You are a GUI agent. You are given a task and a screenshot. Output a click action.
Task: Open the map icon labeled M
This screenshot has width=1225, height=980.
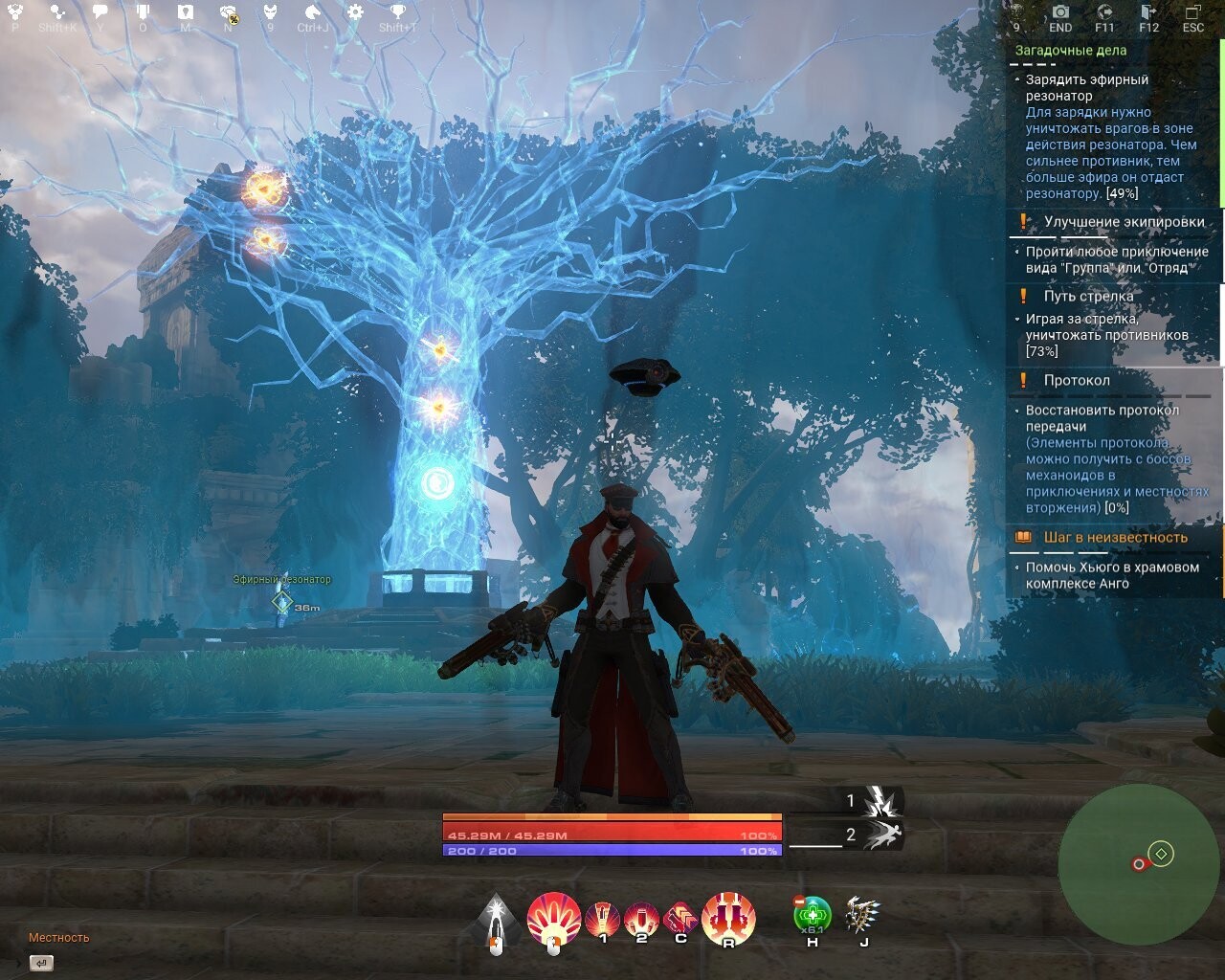tap(184, 11)
